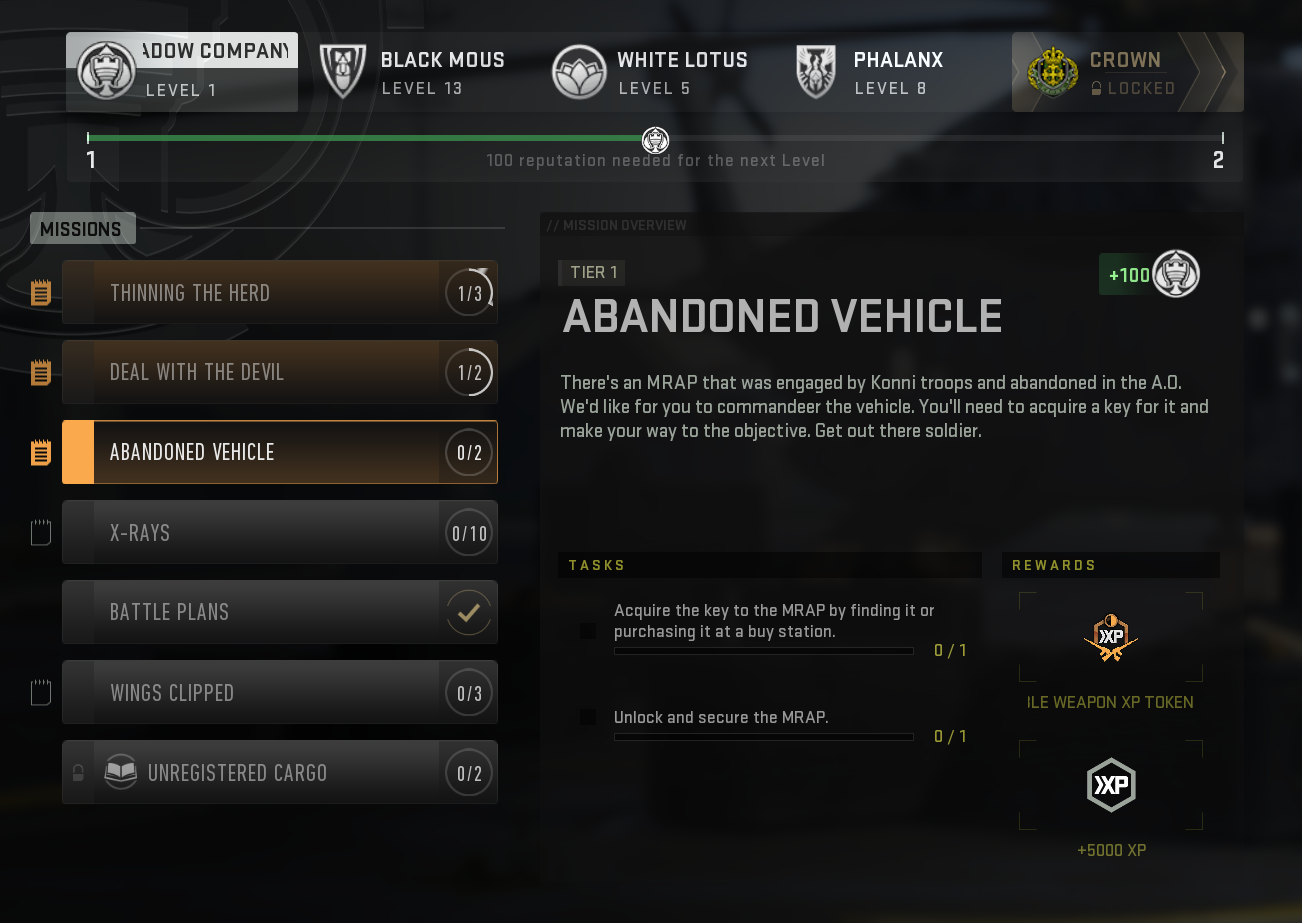Click the Black Mous faction shield icon
This screenshot has height=923, width=1302.
tap(343, 71)
